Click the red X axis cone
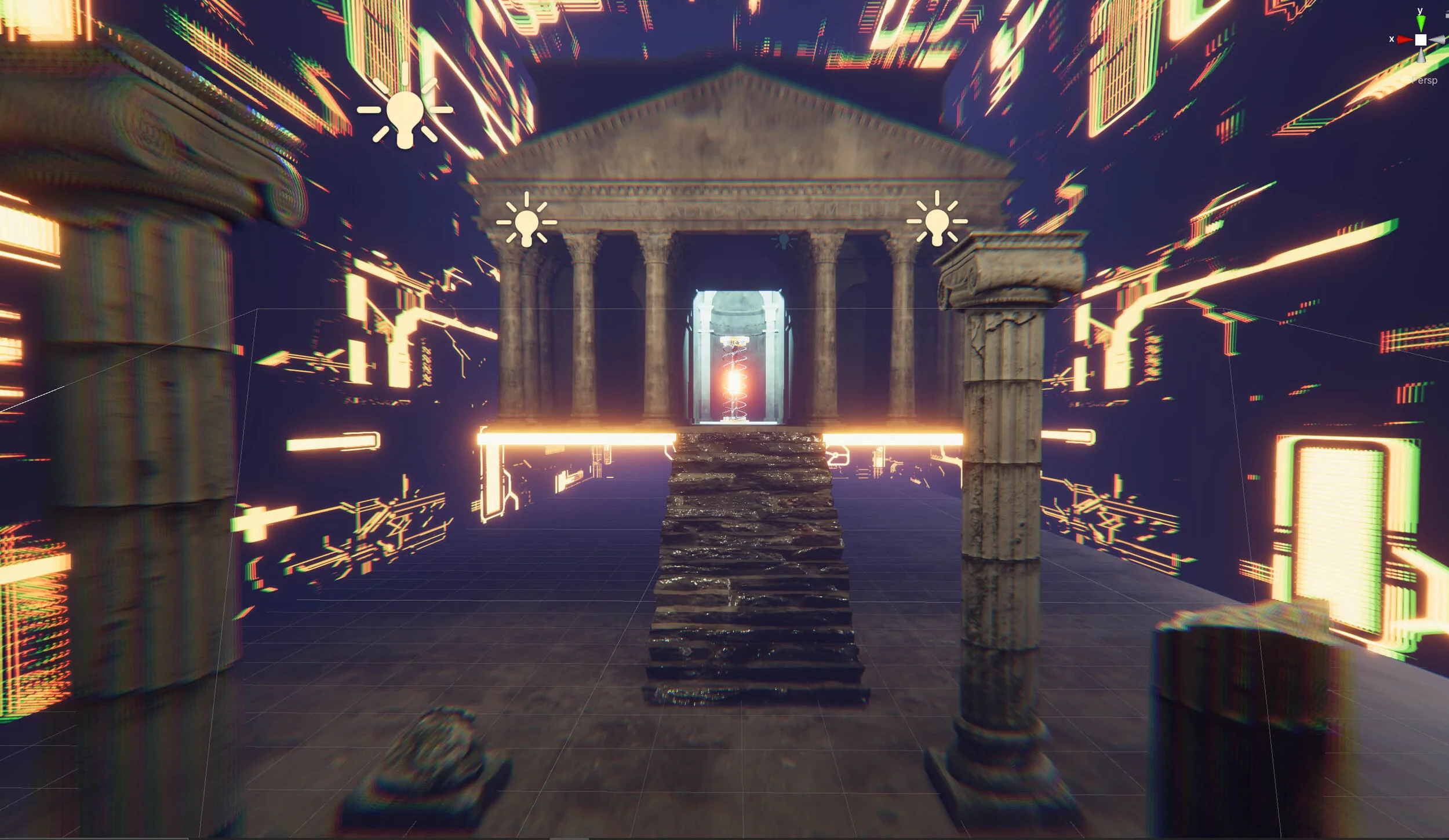 [1404, 40]
